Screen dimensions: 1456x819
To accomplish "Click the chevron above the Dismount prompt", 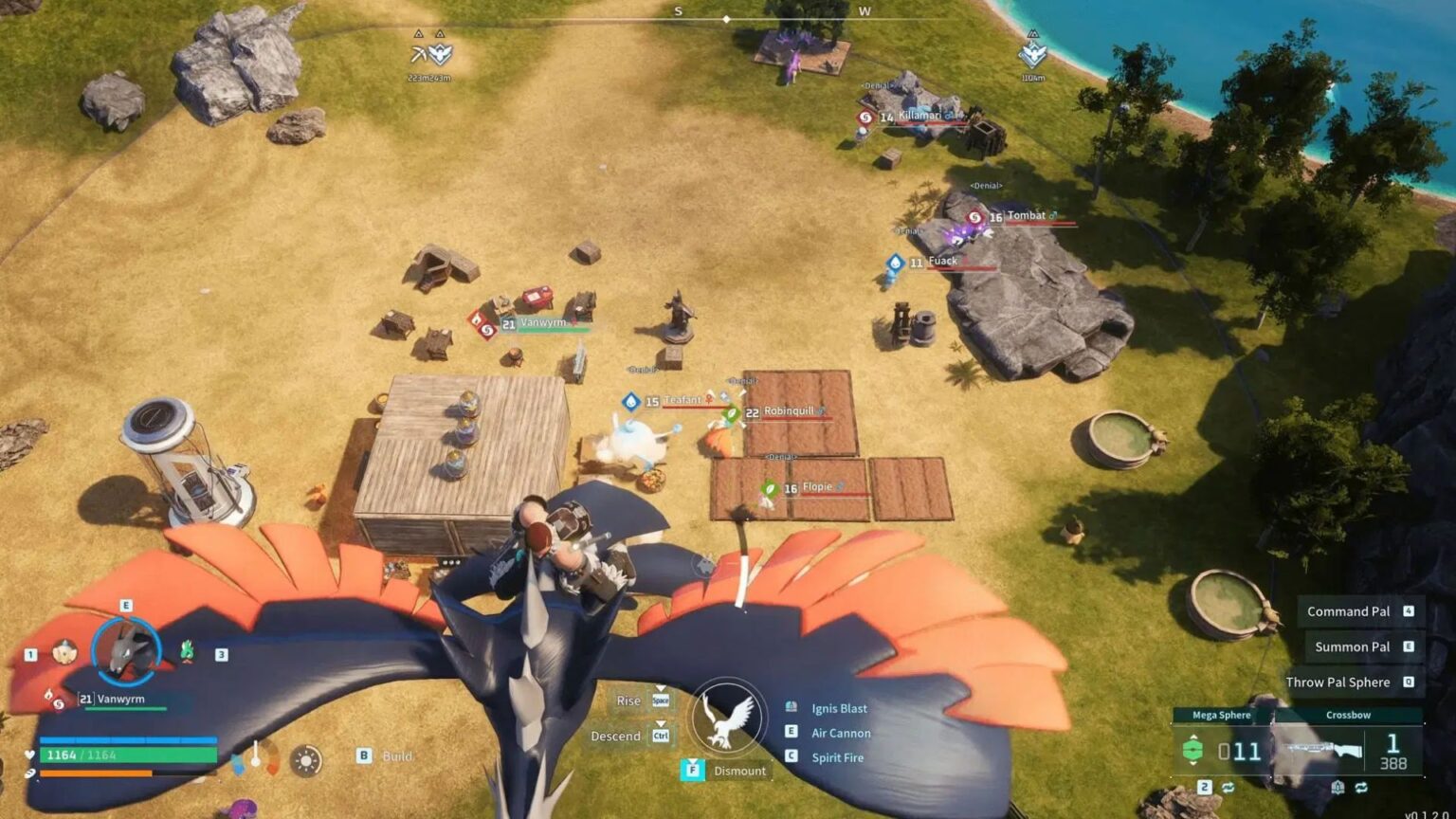I will point(692,759).
